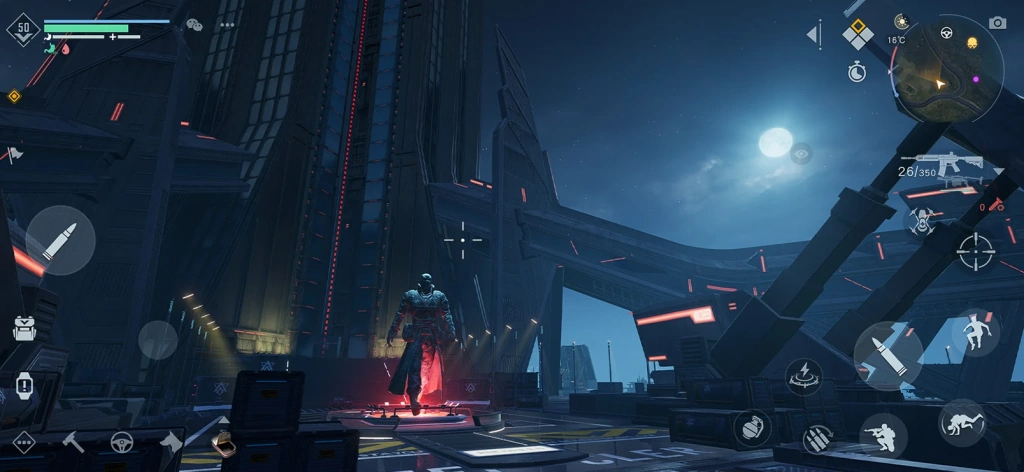The image size is (1024, 472).
Task: Tap the crouch stance button
Action: click(884, 435)
